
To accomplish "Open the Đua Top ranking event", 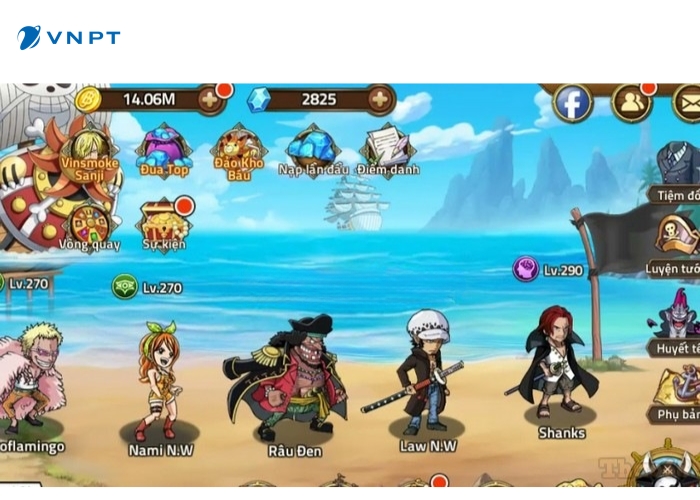I will 164,148.
